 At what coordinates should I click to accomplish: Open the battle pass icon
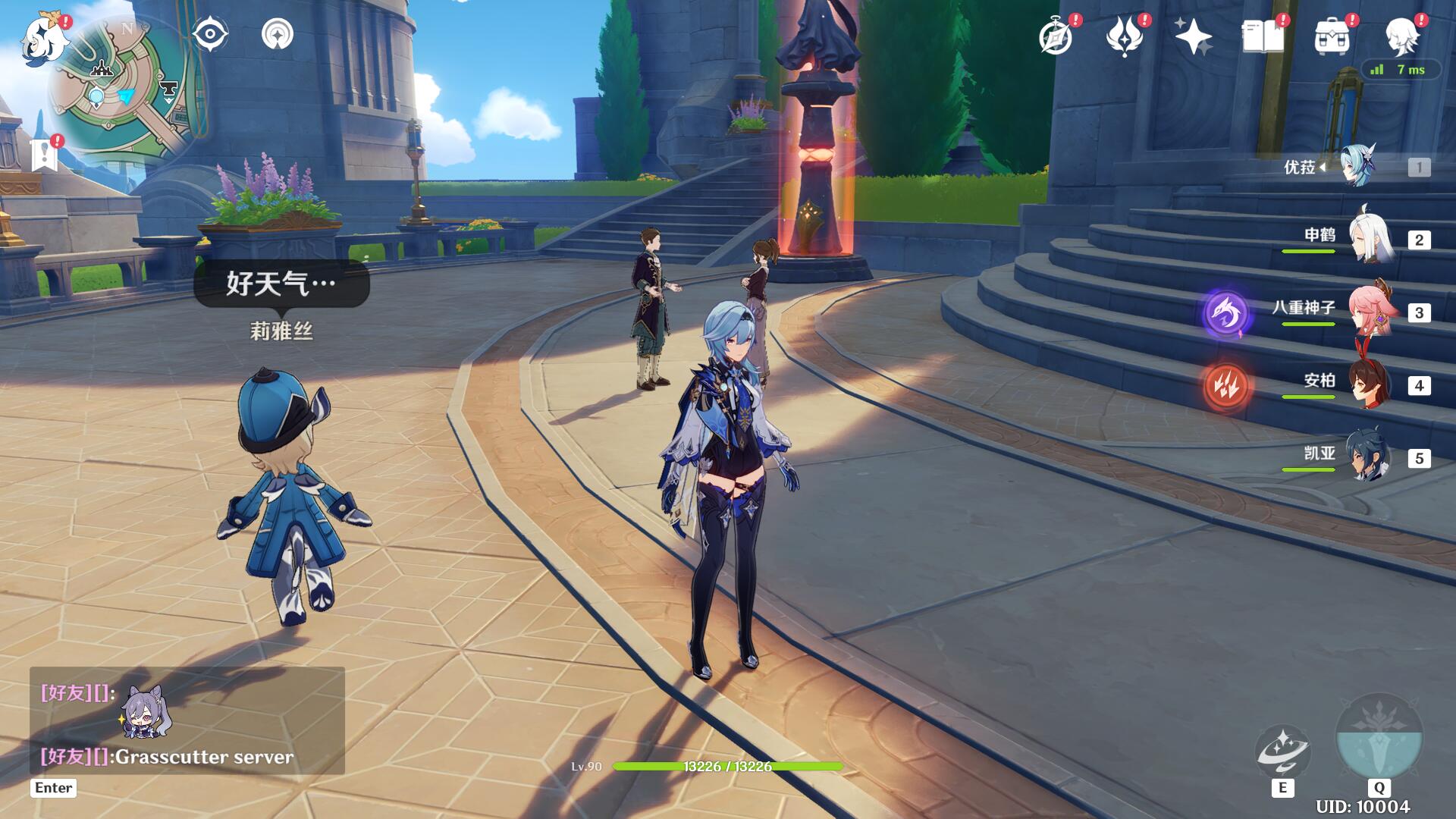[x=1125, y=36]
